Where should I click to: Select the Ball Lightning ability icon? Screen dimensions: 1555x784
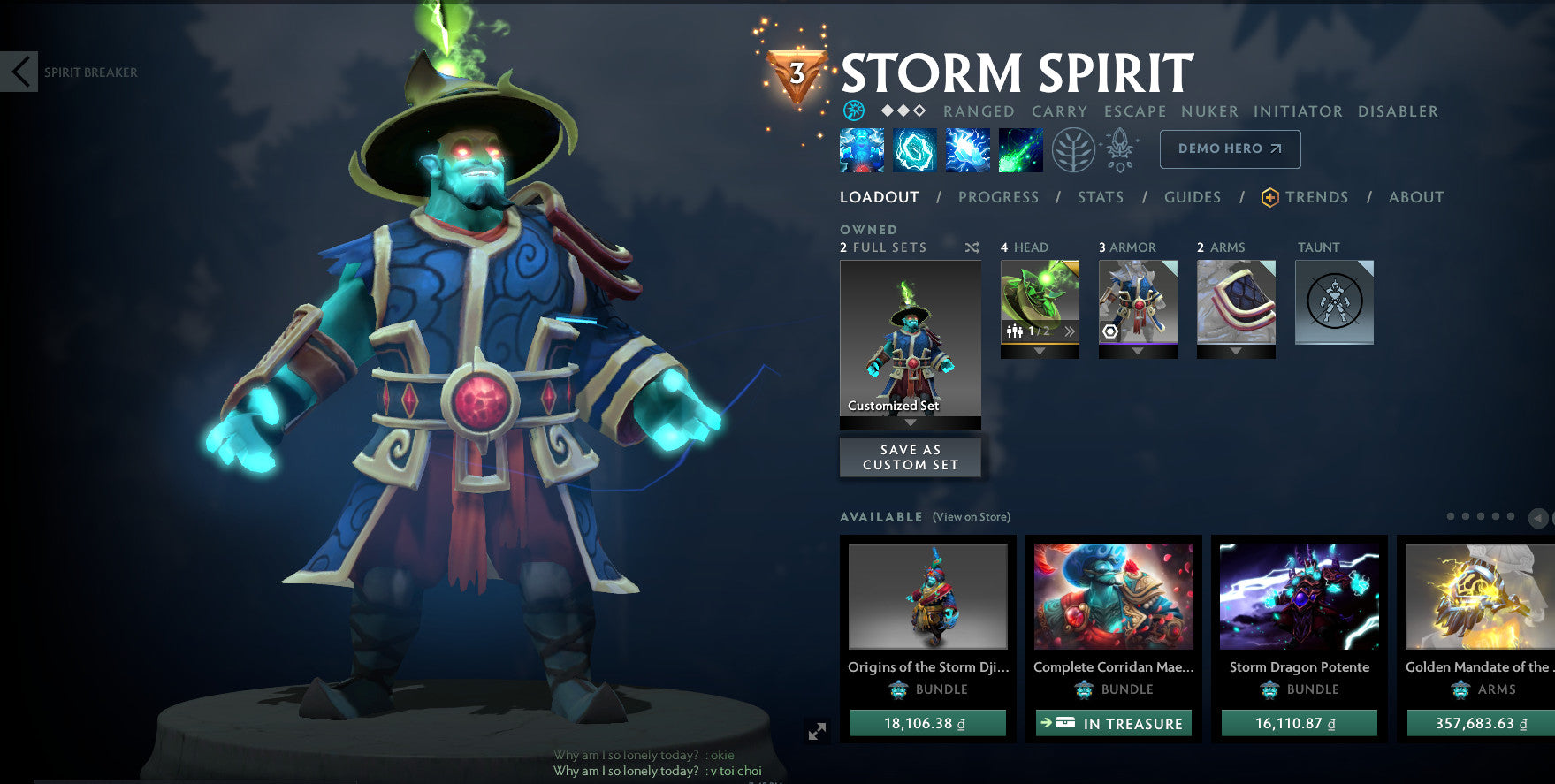1020,149
